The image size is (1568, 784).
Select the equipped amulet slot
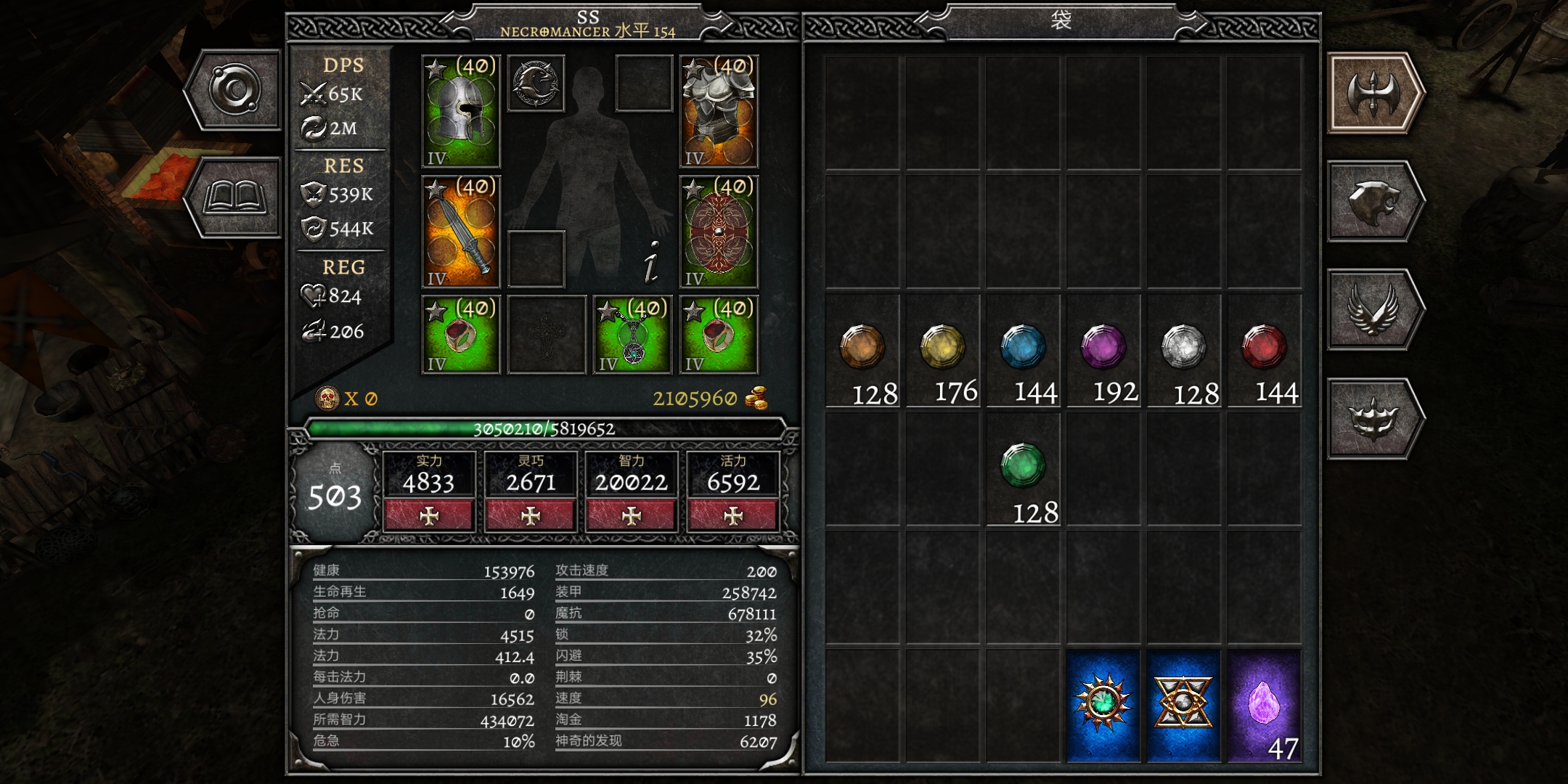pos(633,335)
